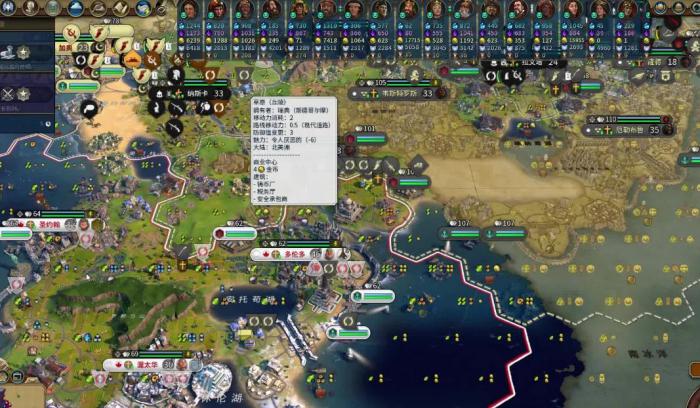Viewport: 700px width, 408px height.
Task: Open the 渥太华 city banner
Action: [x=147, y=365]
